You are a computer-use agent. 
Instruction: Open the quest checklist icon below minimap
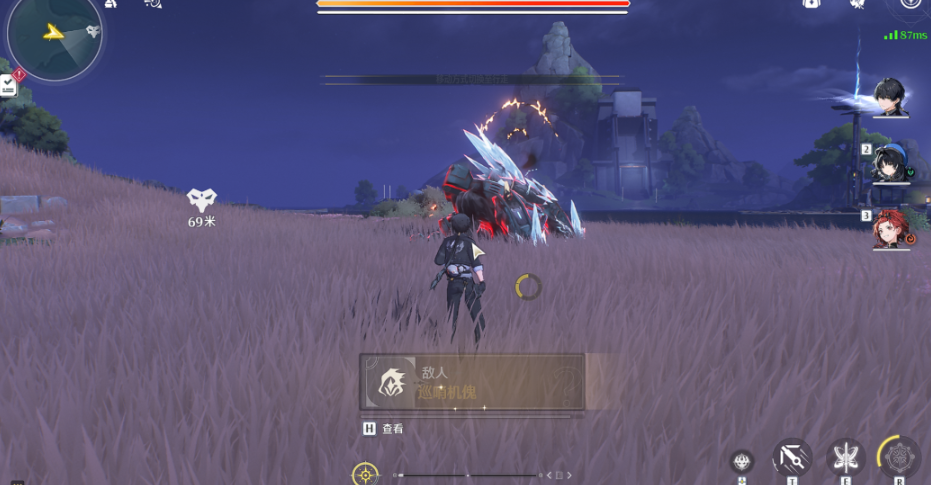[x=10, y=85]
